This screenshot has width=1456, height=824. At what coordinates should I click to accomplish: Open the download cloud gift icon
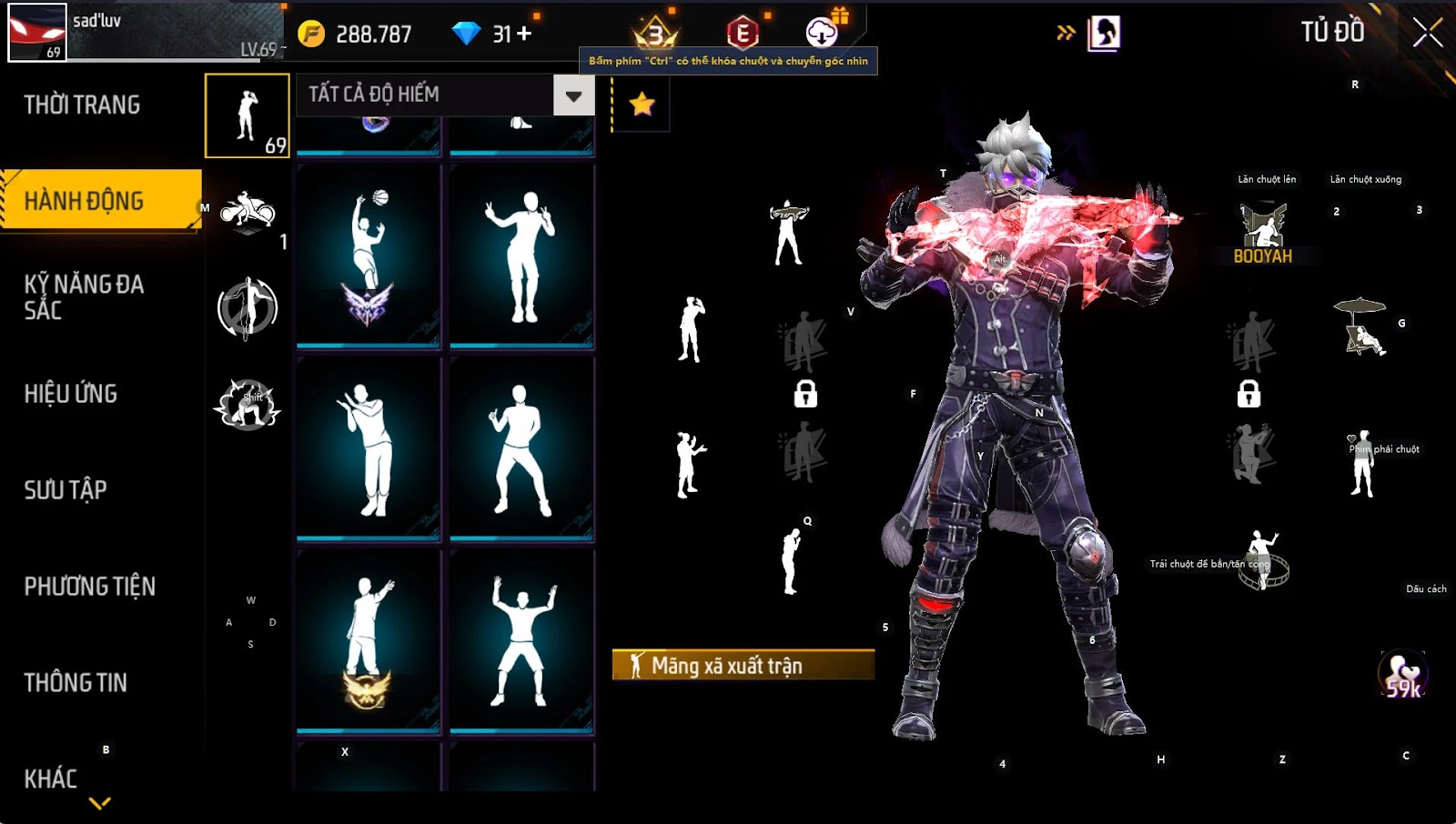pos(823,32)
